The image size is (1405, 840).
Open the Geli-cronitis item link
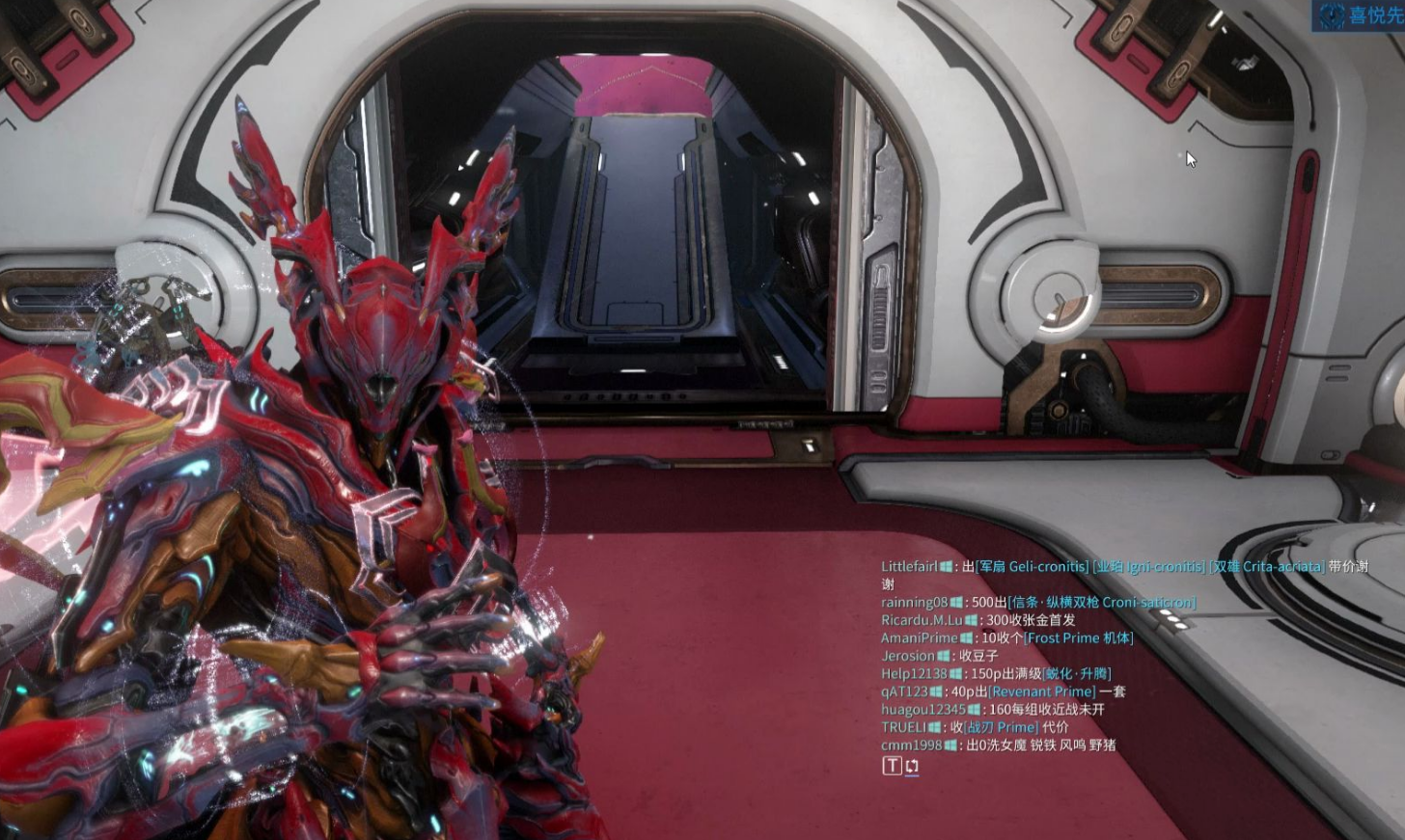point(1032,567)
